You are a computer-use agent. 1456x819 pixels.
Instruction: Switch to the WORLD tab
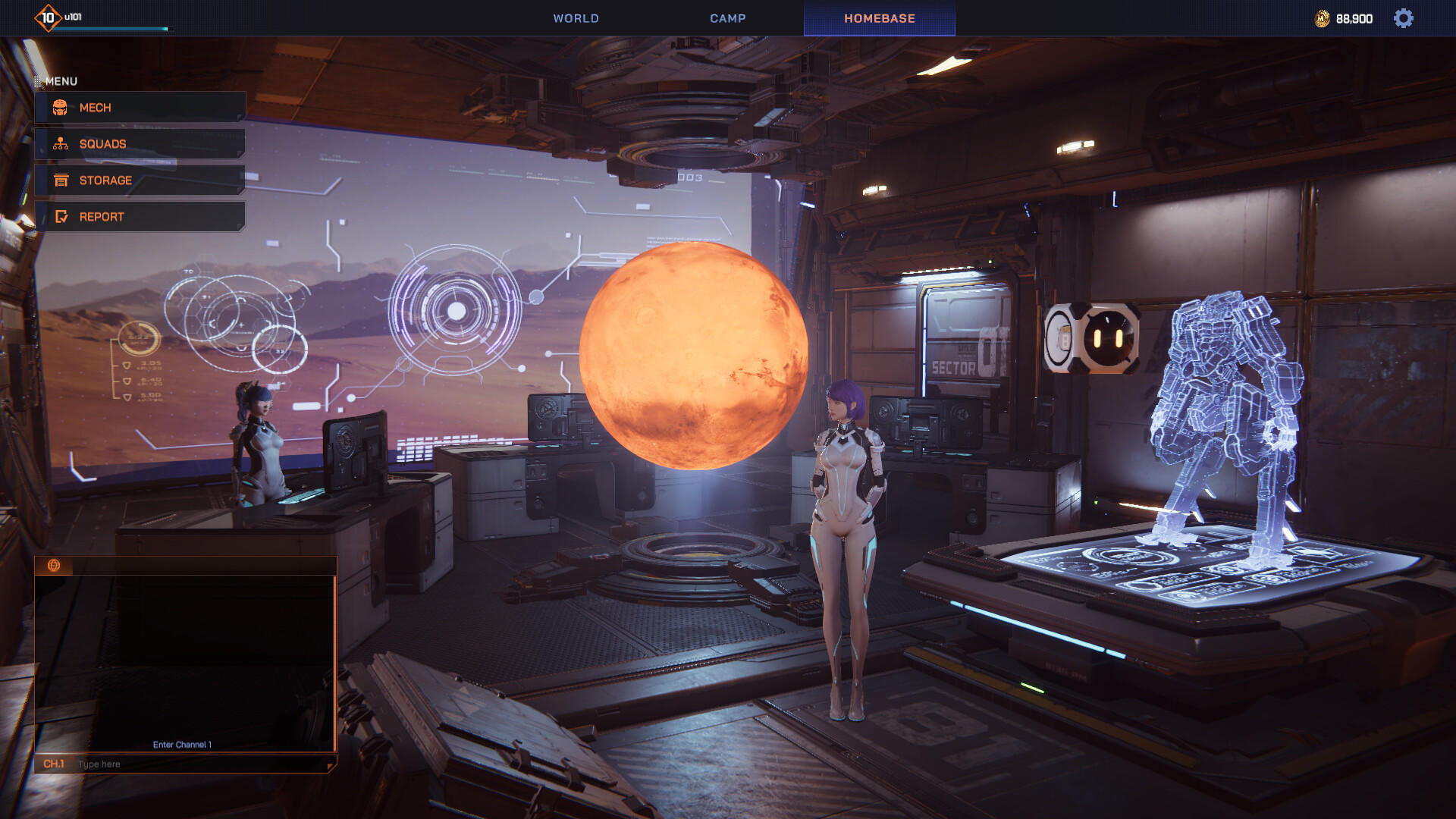tap(576, 18)
